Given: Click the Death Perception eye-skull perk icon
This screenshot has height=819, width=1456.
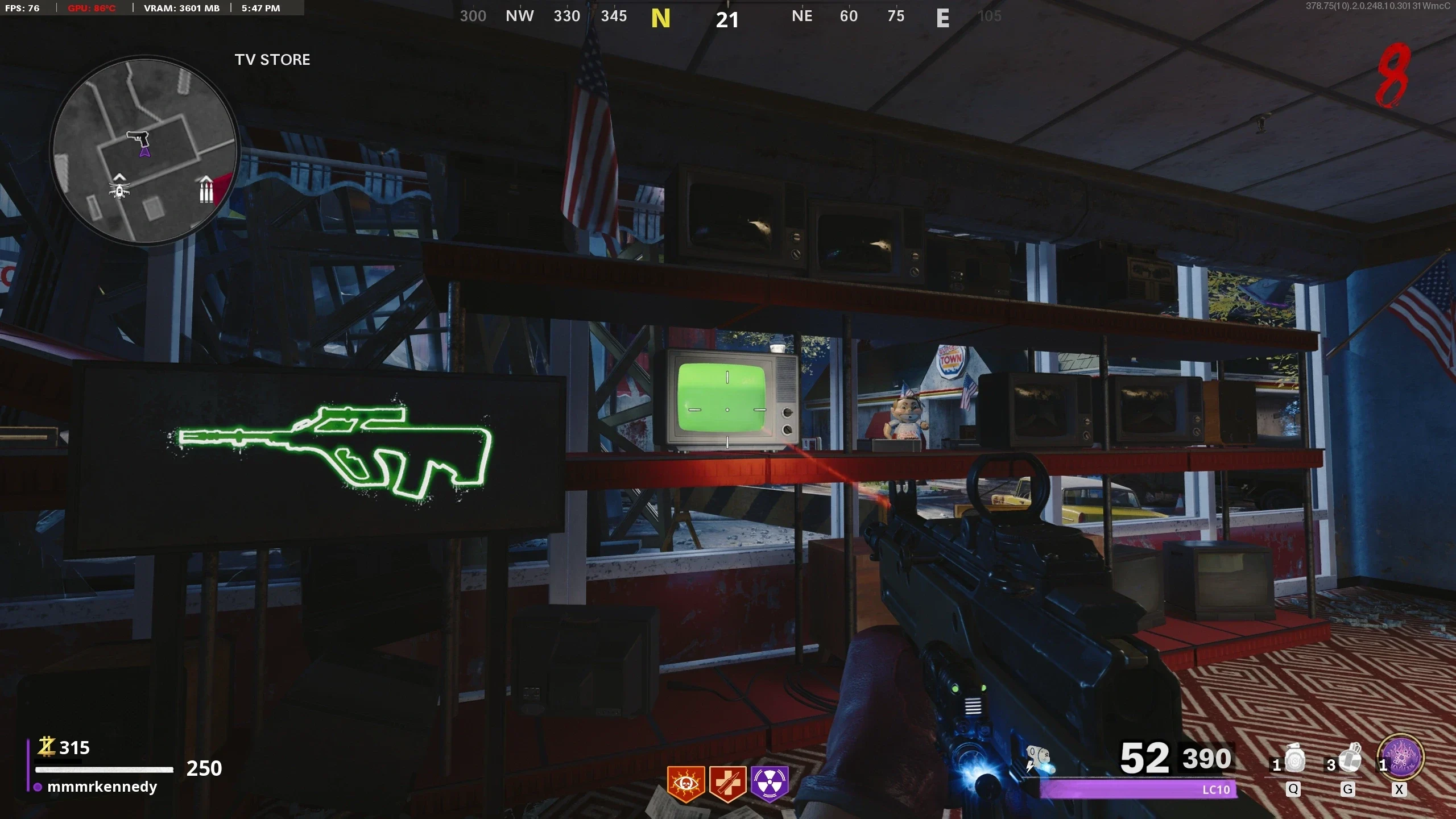Looking at the screenshot, I should click(686, 784).
